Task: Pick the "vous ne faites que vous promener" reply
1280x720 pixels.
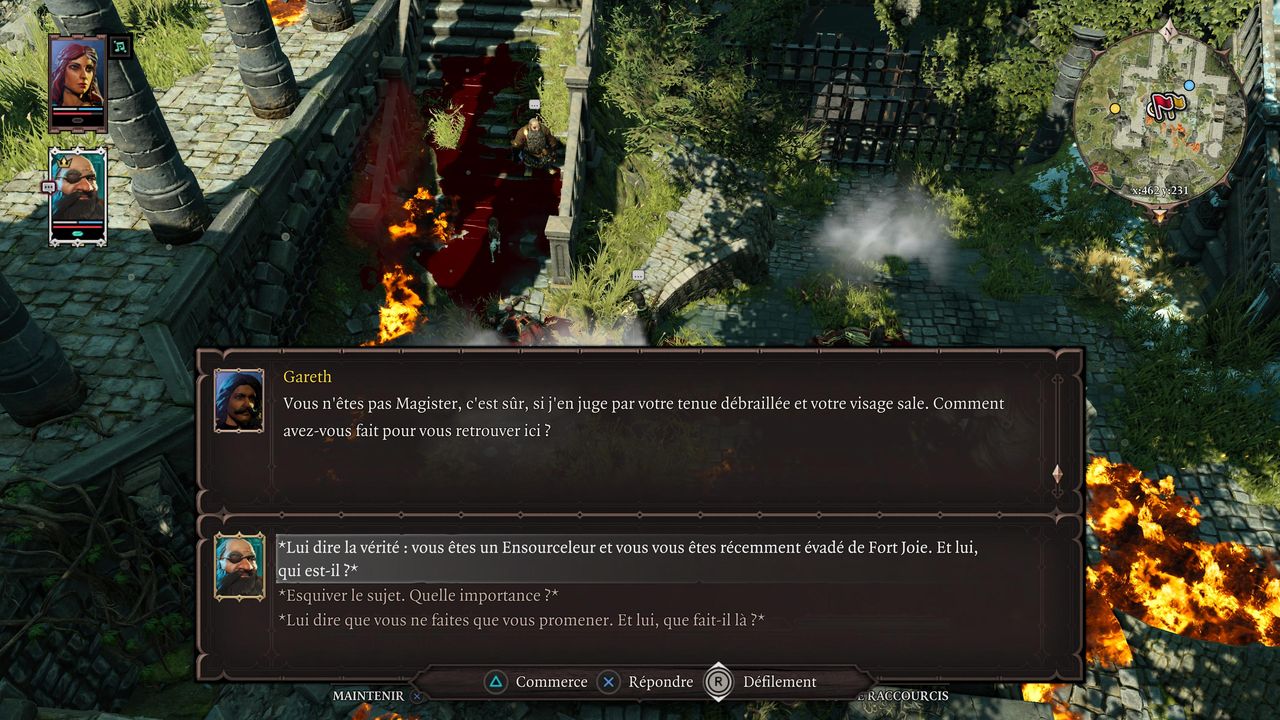Action: point(520,620)
